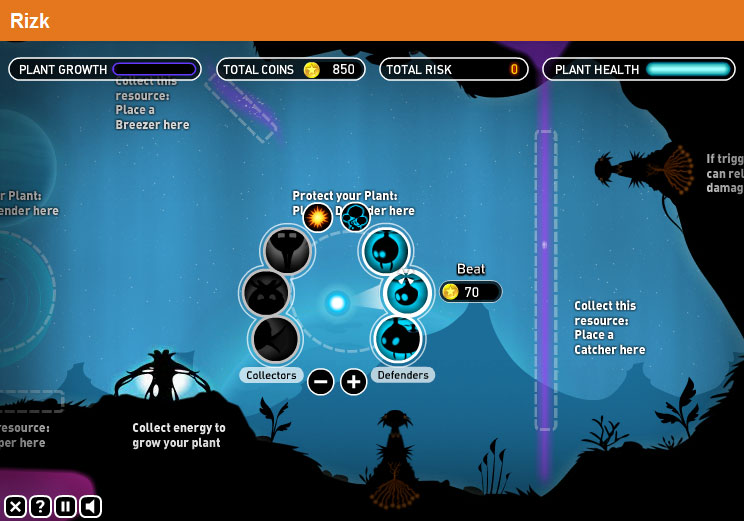744x521 pixels.
Task: Click the minus button below the wheel
Action: tap(320, 381)
